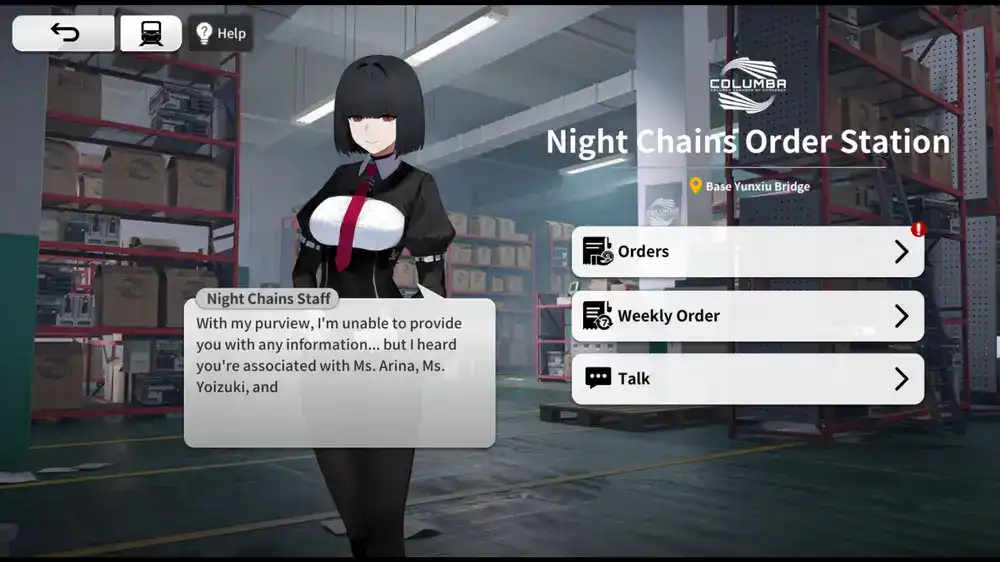The height and width of the screenshot is (562, 1000).
Task: Select the Weekly Order entry
Action: tap(747, 316)
